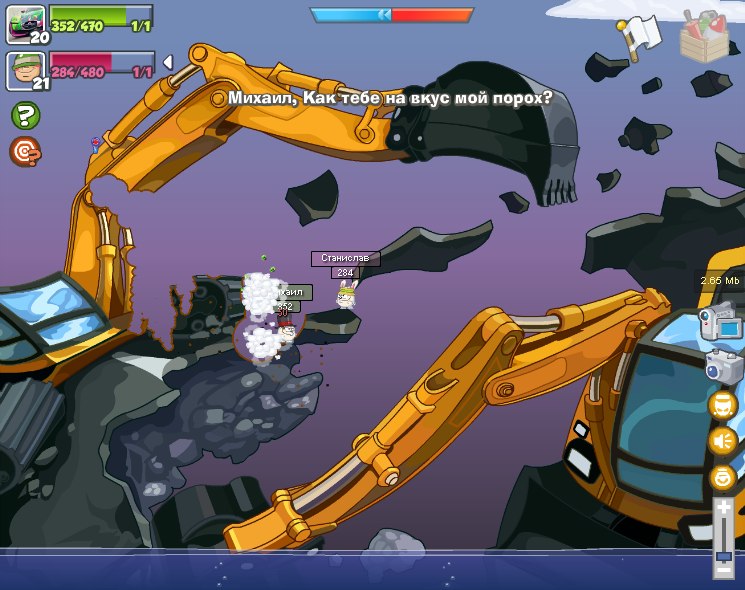Toggle sound with the speaker button
Screen dimensions: 745x590
click(x=722, y=441)
